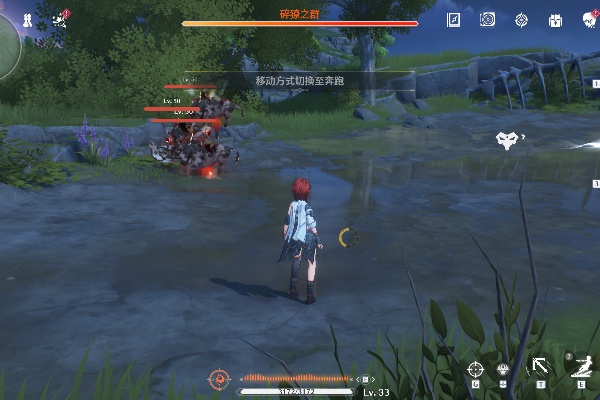Trigger the kneeling-figure resonance skill

[x=580, y=365]
